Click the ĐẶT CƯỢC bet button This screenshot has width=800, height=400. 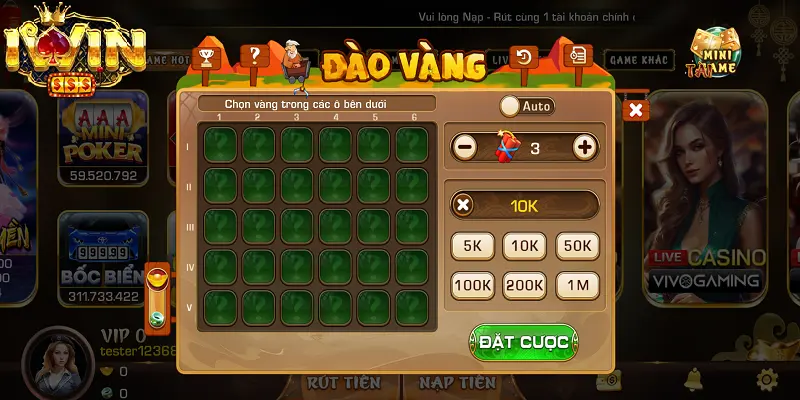[x=523, y=342]
